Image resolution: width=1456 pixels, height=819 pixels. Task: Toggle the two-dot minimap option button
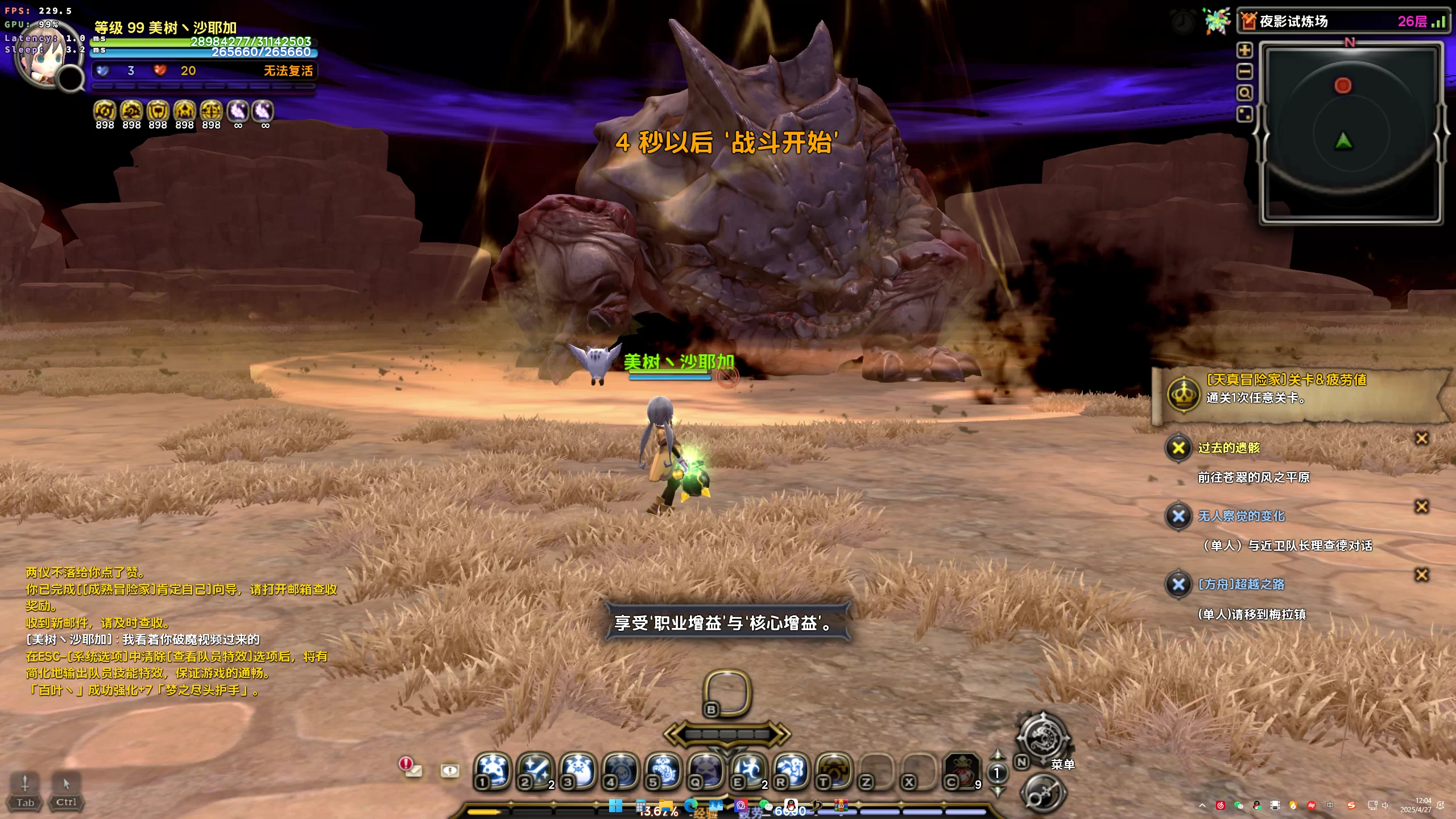point(1244,114)
